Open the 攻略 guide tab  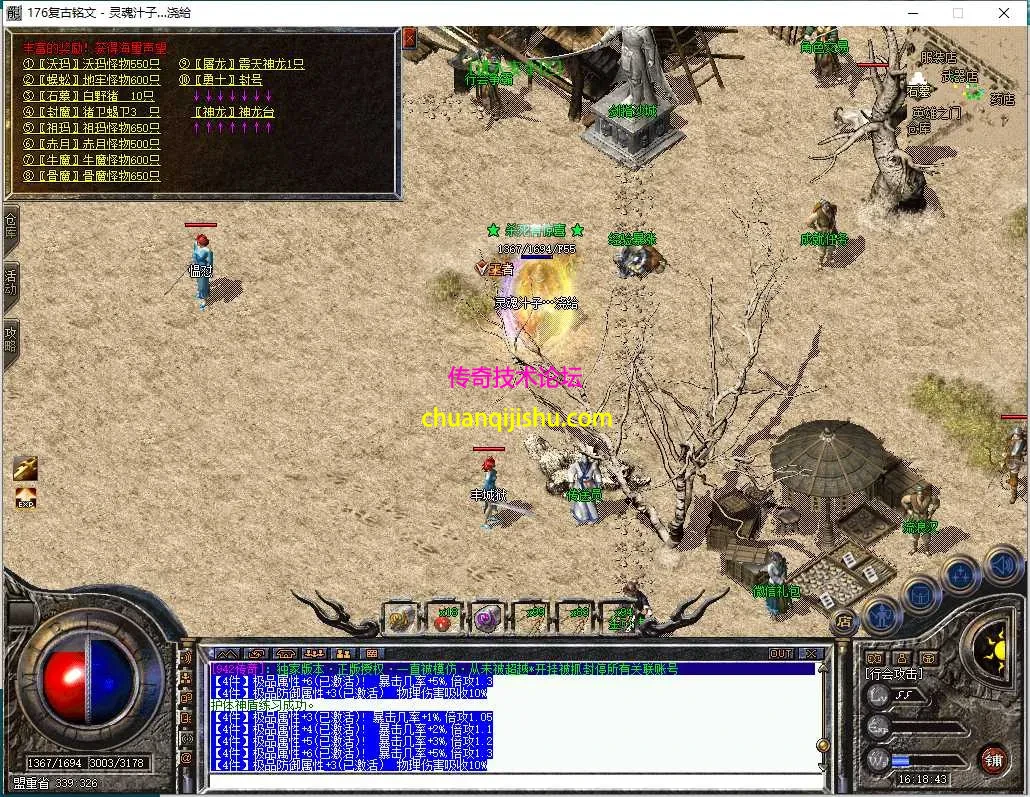11,339
